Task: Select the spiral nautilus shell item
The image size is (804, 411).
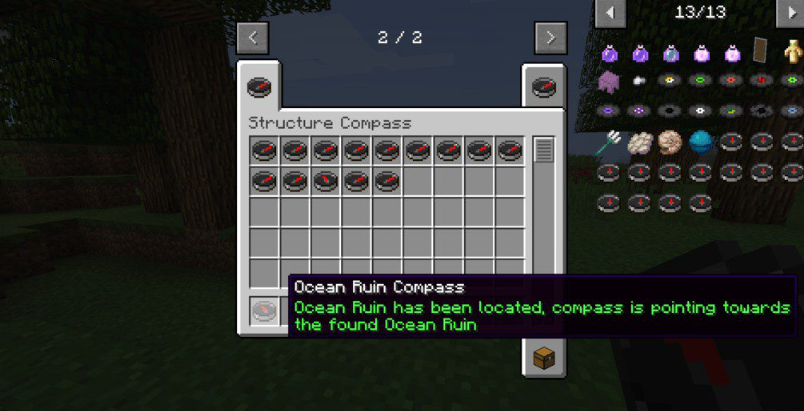Action: [x=669, y=143]
